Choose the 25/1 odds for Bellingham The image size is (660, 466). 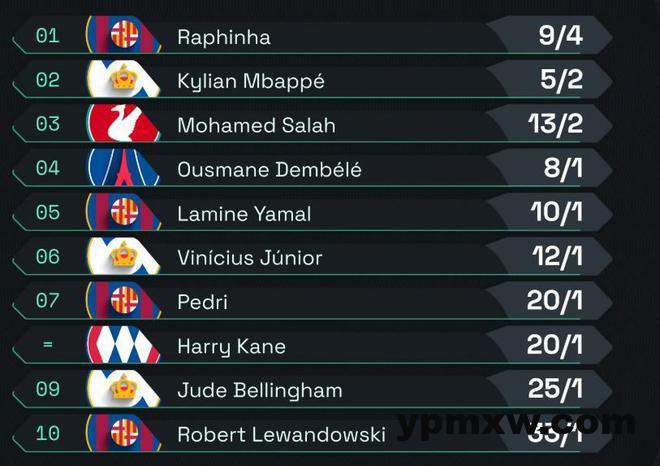[x=554, y=390]
